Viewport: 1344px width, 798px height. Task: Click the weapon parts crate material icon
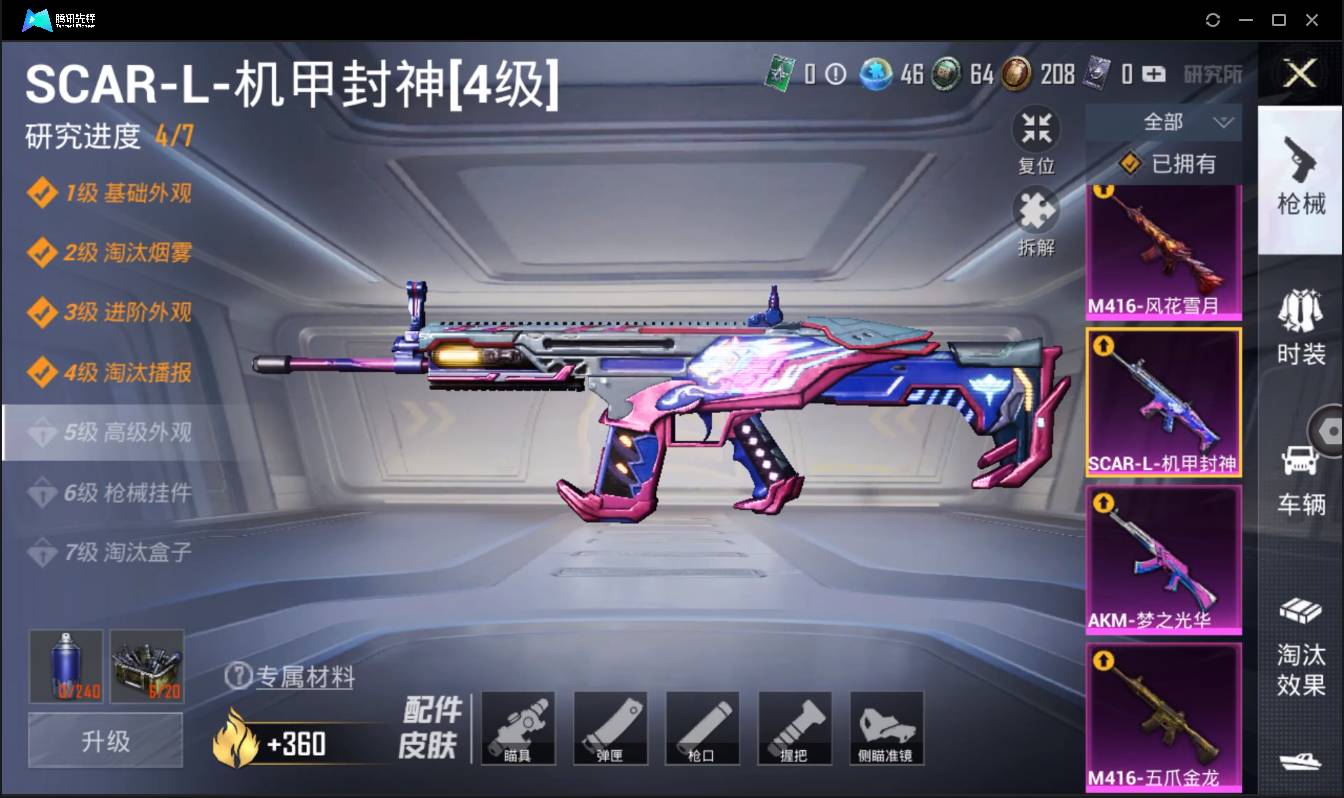(147, 666)
